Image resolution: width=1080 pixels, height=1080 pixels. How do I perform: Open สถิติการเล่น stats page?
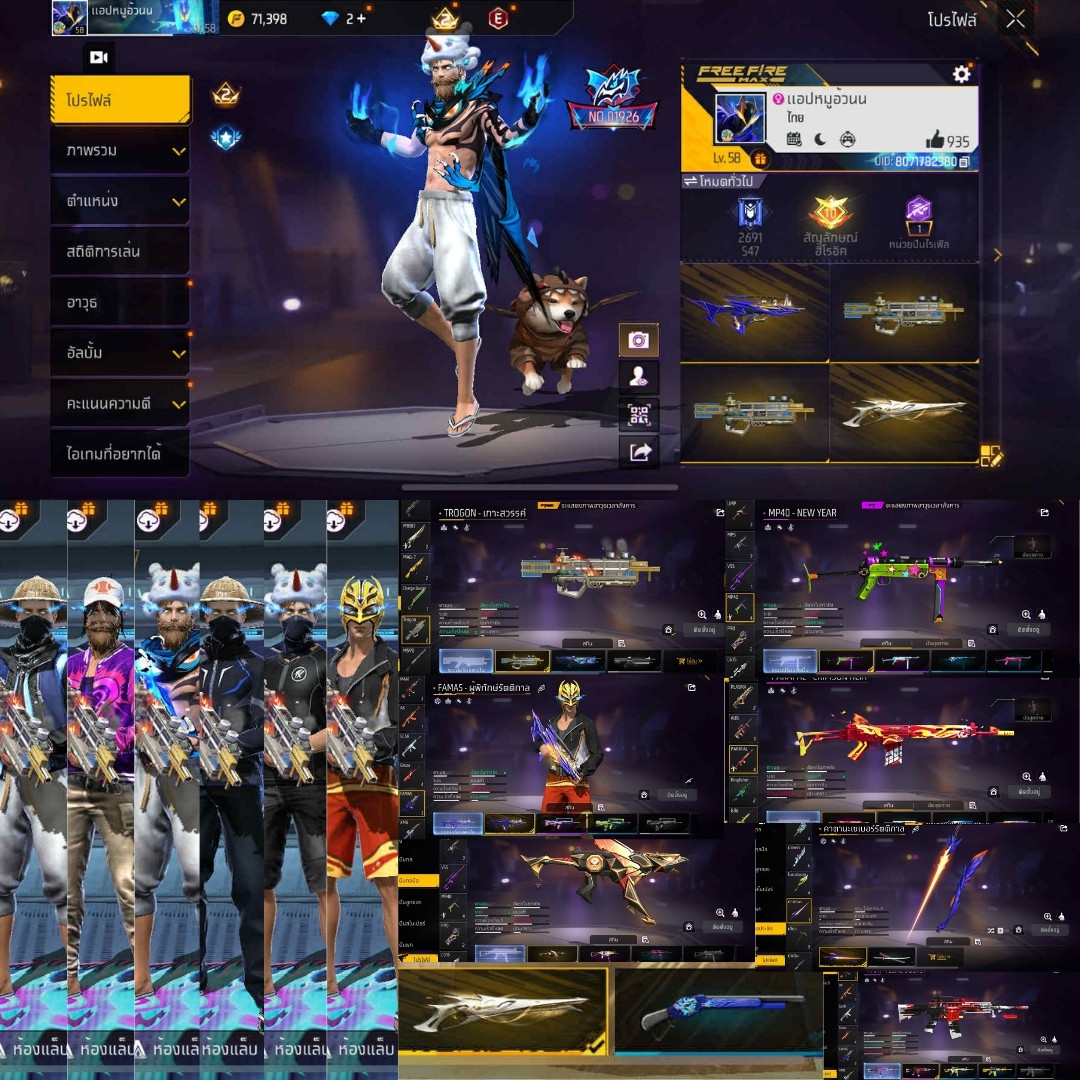pyautogui.click(x=120, y=251)
